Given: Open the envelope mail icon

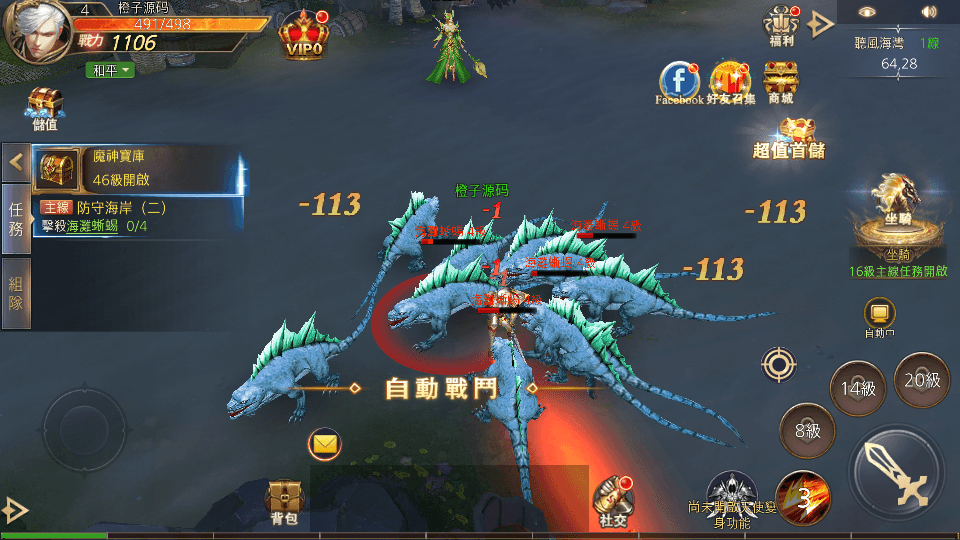Looking at the screenshot, I should click(325, 442).
